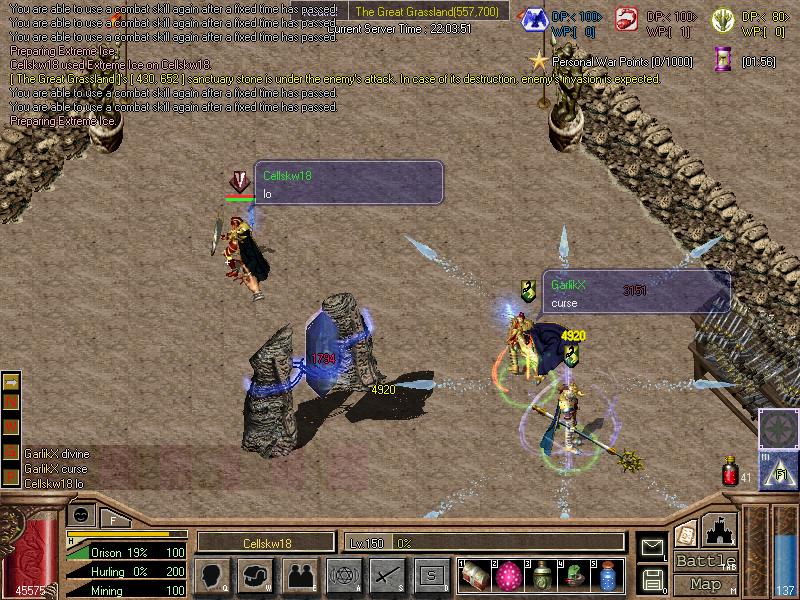Viewport: 800px width, 600px height.
Task: Click the floppy disk save button
Action: tap(652, 578)
